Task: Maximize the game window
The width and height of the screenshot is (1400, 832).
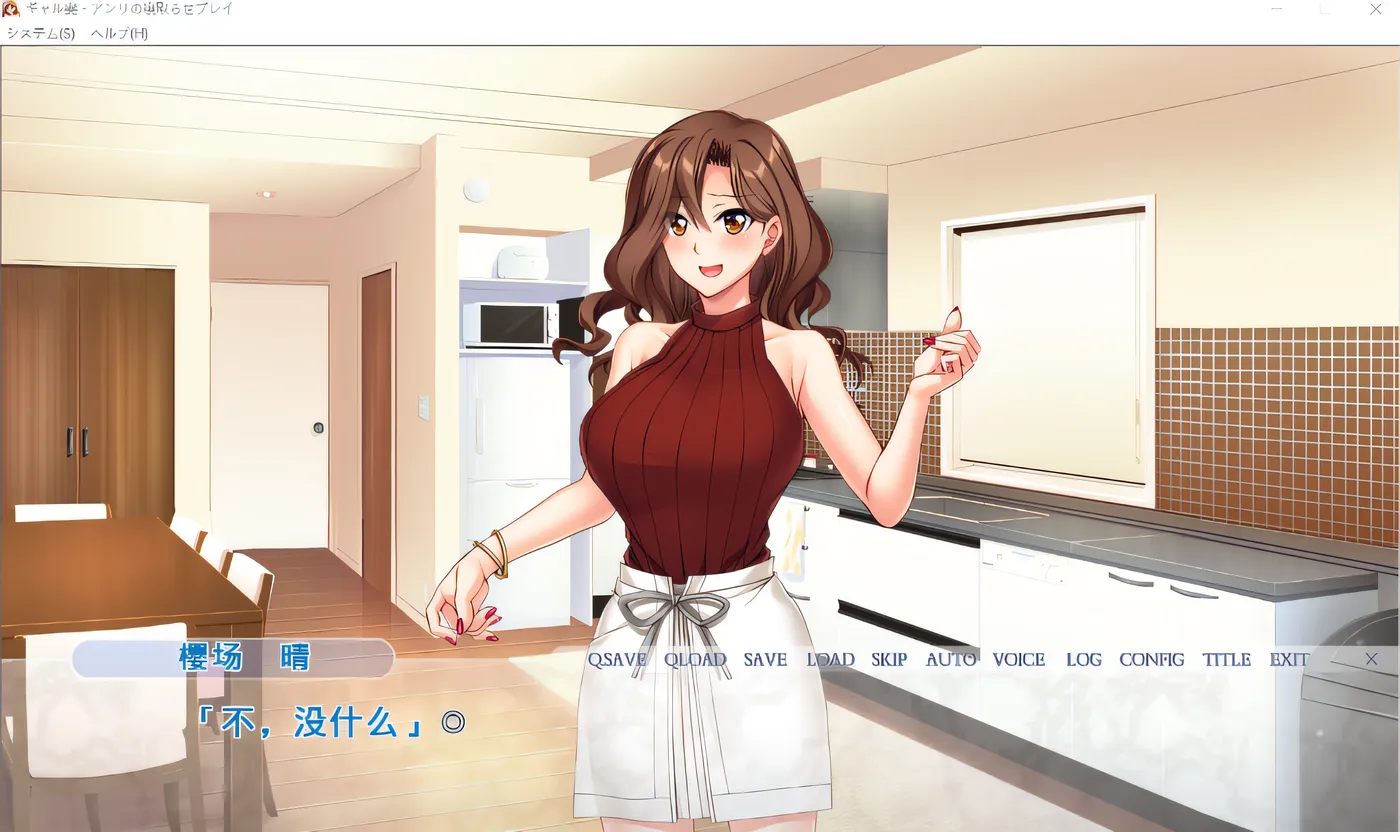Action: pyautogui.click(x=1326, y=9)
